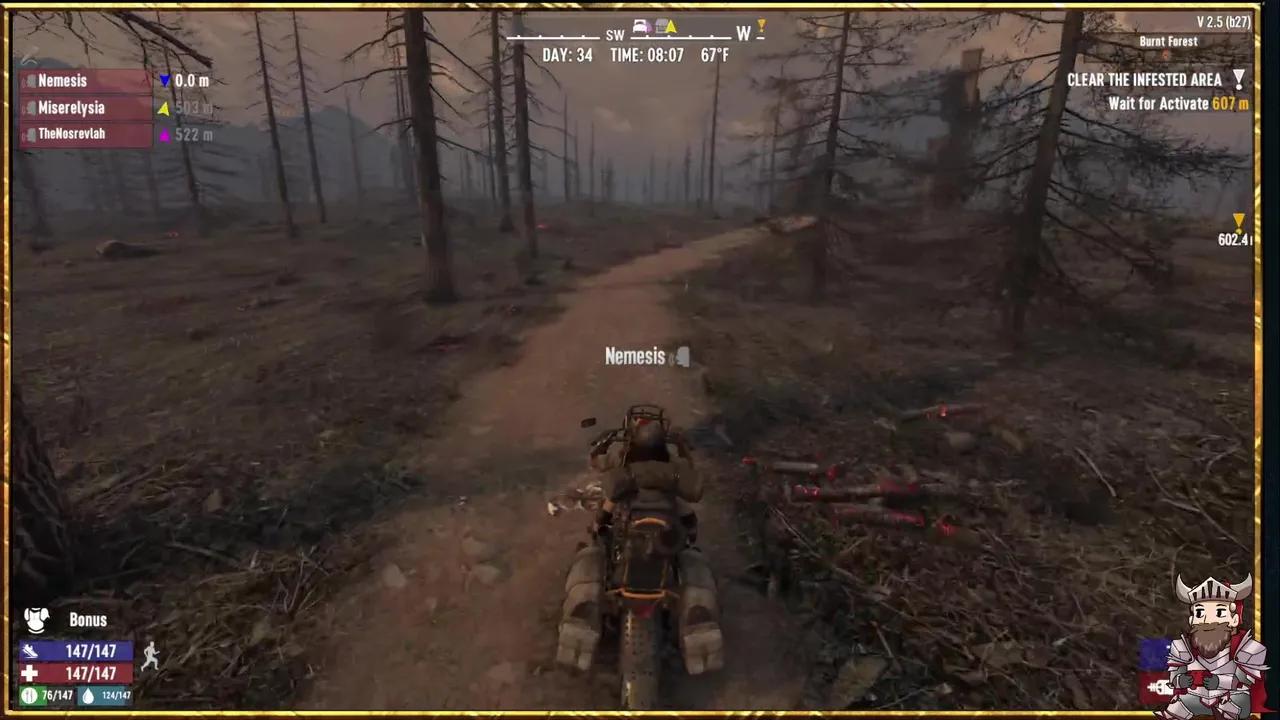
Task: Toggle the quest marker chevron beside CLEAR THE INFESTED AREA
Action: 1239,79
